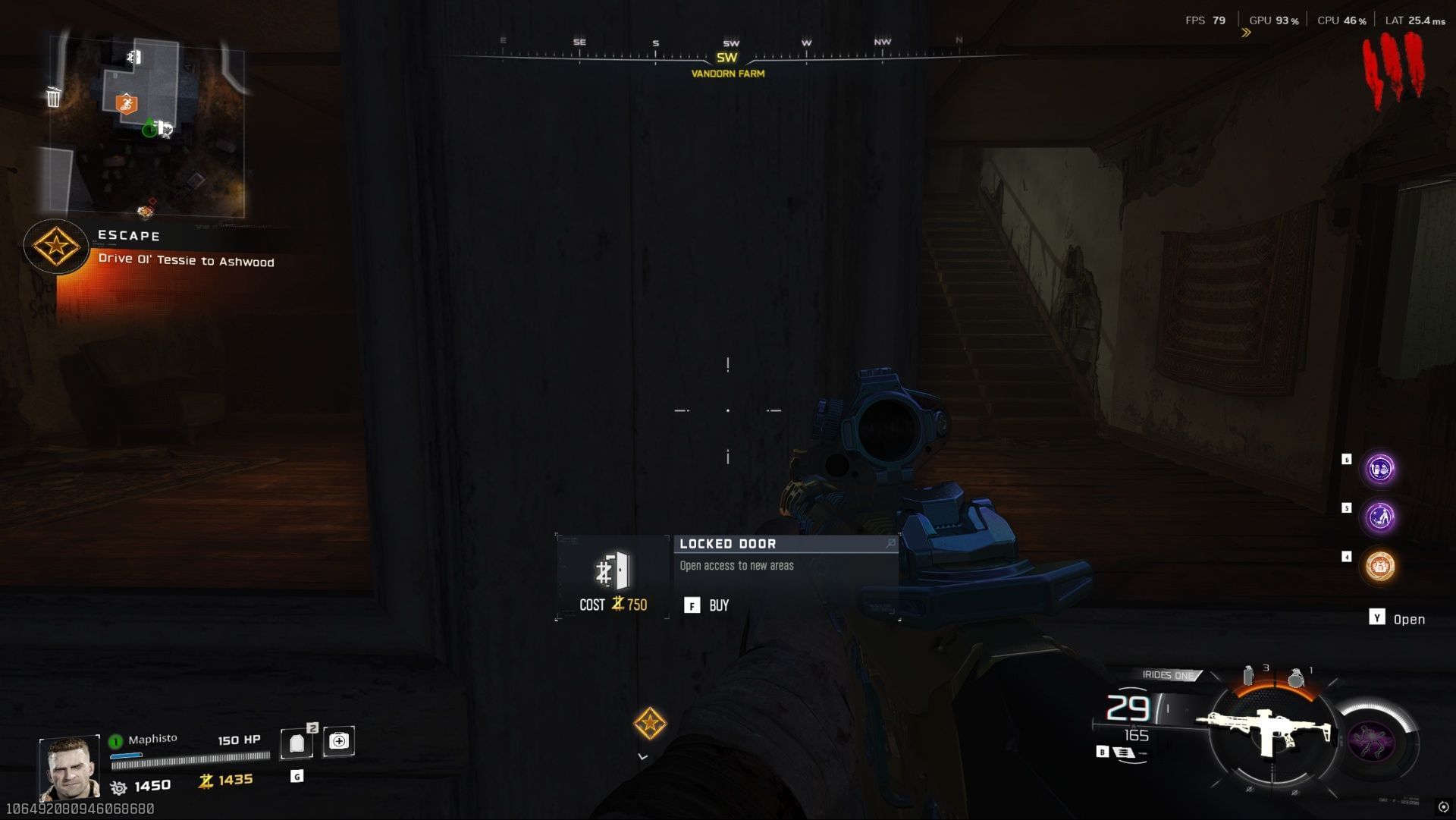Click Maphisto's character portrait thumbnail
1456x820 pixels.
[71, 765]
